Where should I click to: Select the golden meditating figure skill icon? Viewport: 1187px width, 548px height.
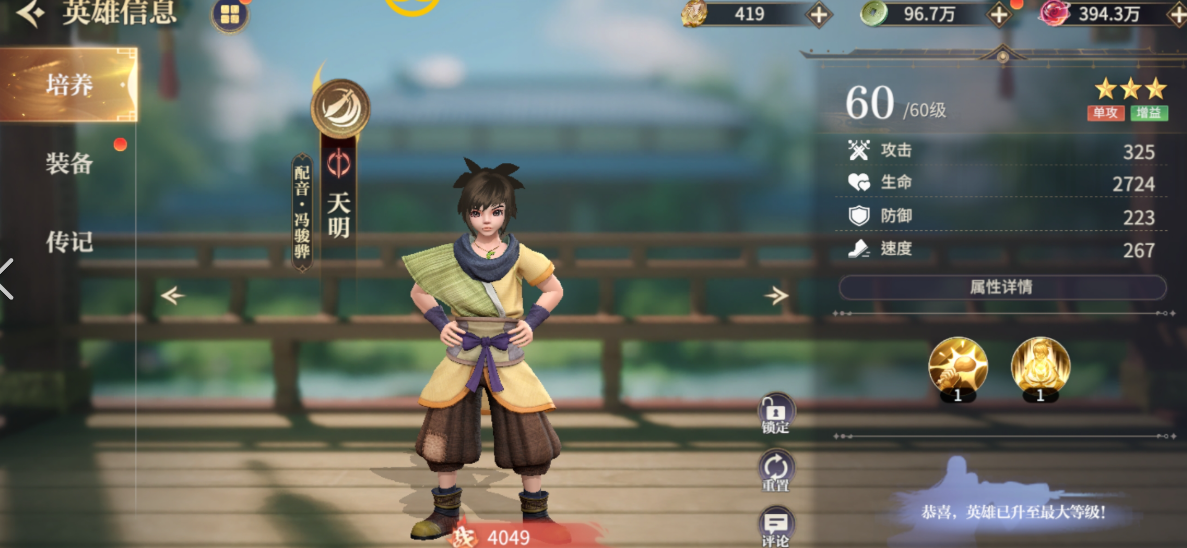[x=1040, y=366]
